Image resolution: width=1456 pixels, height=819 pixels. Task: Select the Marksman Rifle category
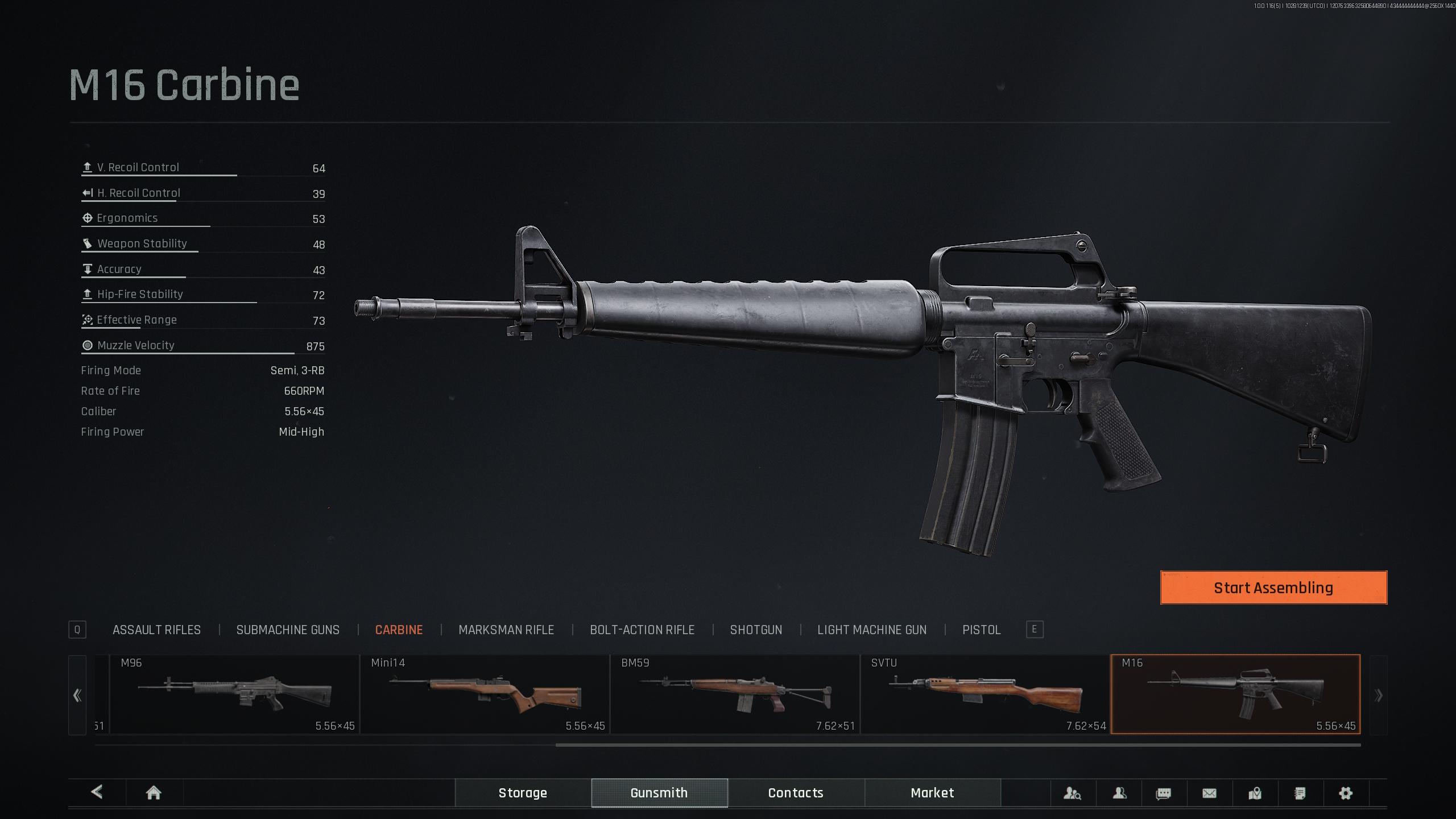506,630
